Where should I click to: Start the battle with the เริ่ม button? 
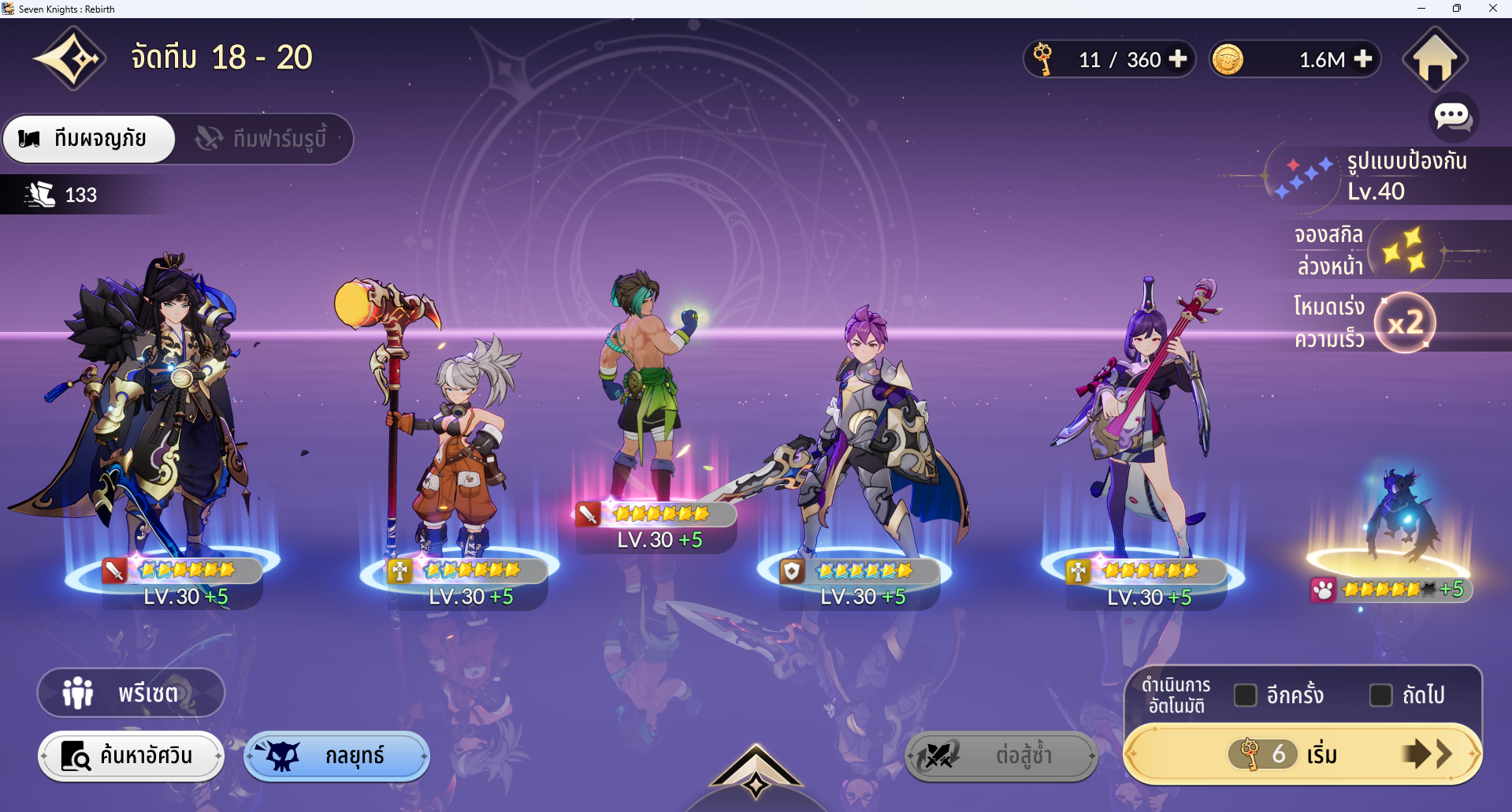pyautogui.click(x=1302, y=754)
